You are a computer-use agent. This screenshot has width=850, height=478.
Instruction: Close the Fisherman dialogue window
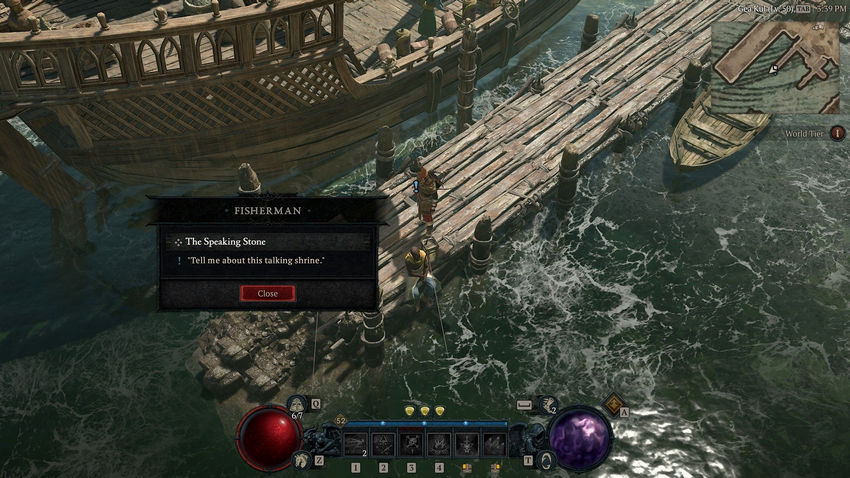click(267, 293)
